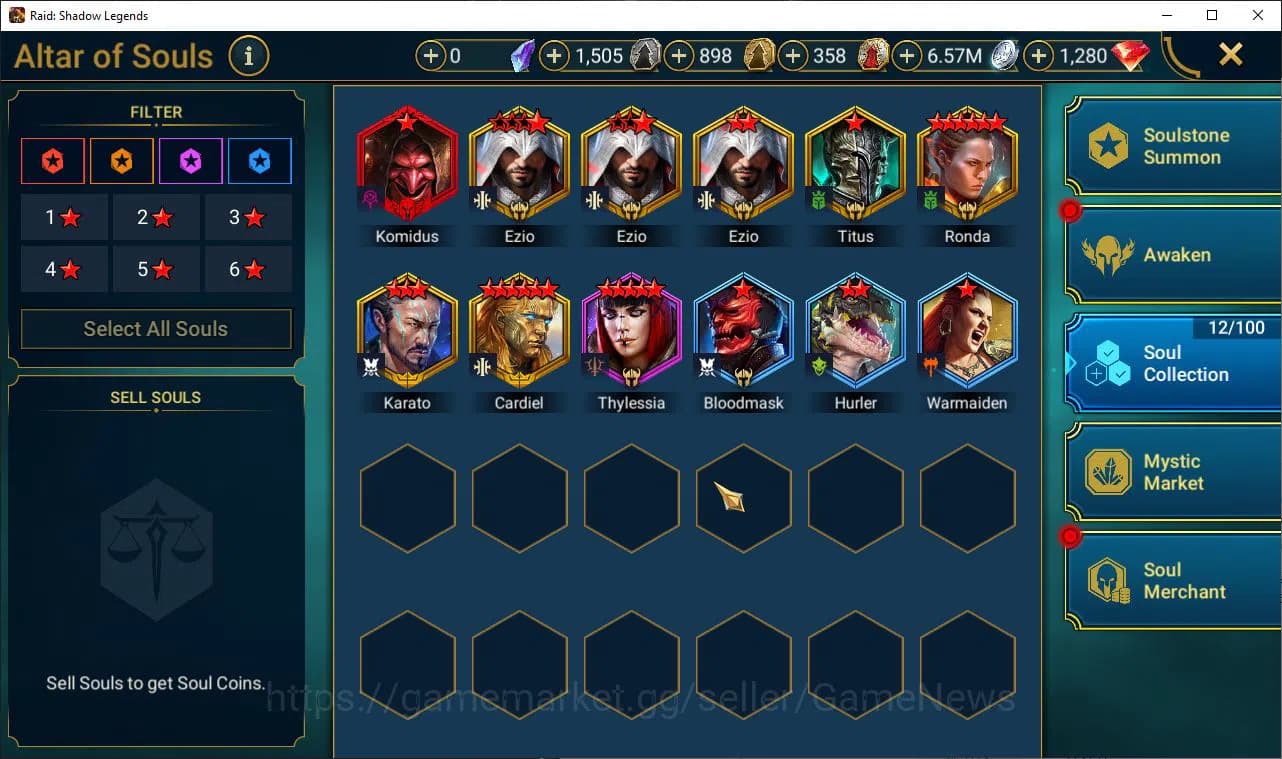Enable the 6-star soul filter
Image resolution: width=1282 pixels, height=759 pixels.
click(247, 269)
